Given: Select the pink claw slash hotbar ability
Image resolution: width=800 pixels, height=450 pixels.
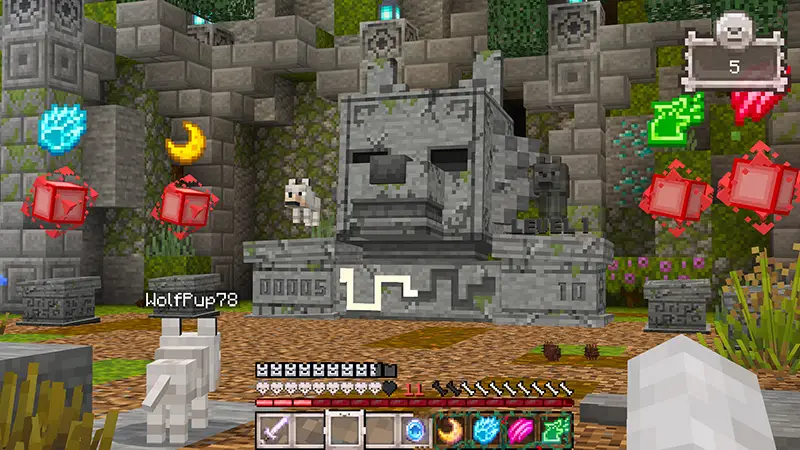Looking at the screenshot, I should coord(522,429).
